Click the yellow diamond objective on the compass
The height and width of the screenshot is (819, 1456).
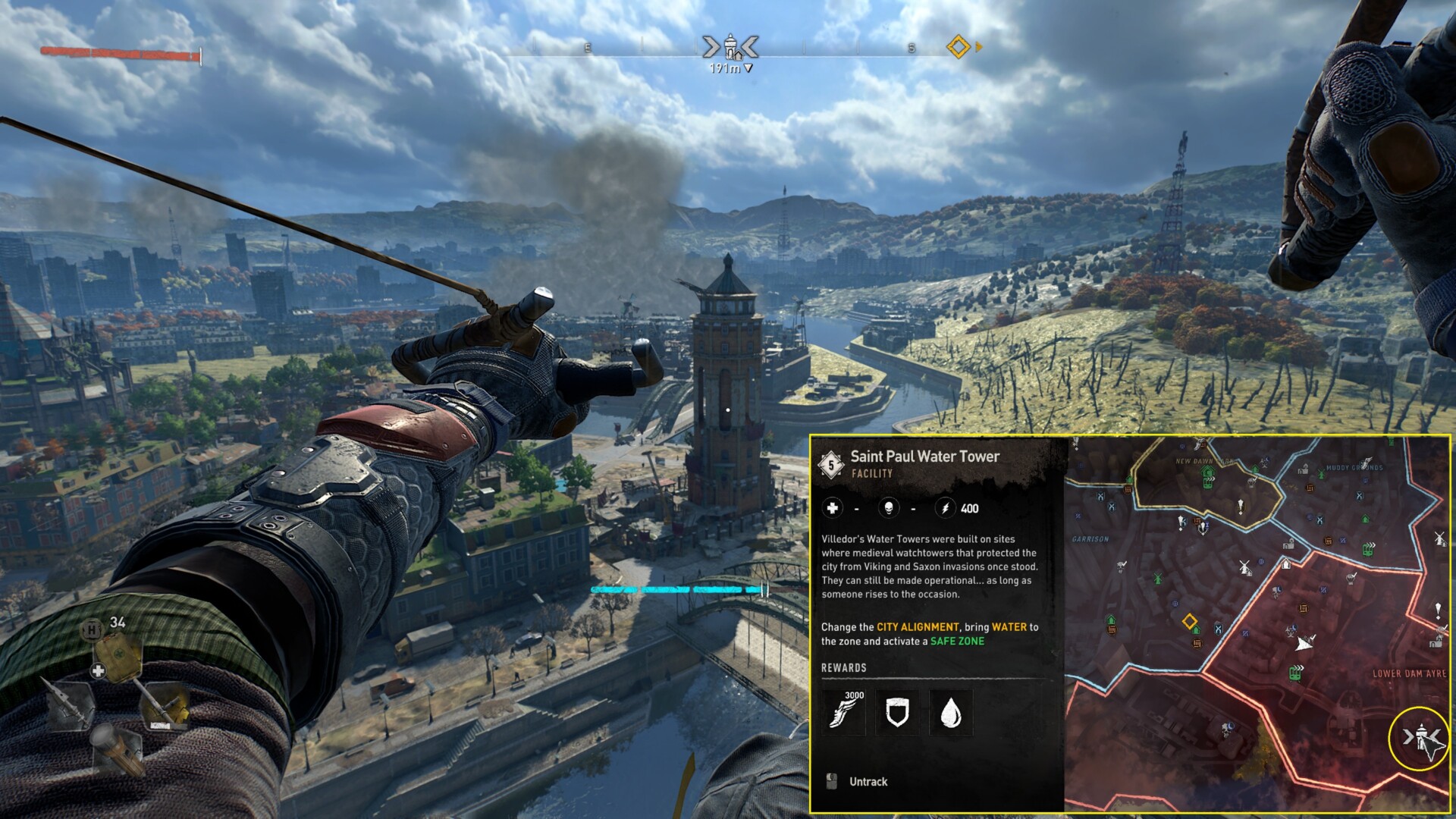tap(959, 47)
